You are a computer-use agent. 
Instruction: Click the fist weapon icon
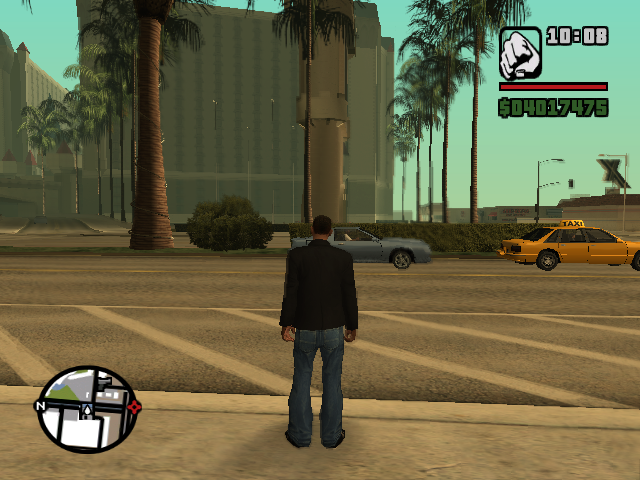coord(520,53)
